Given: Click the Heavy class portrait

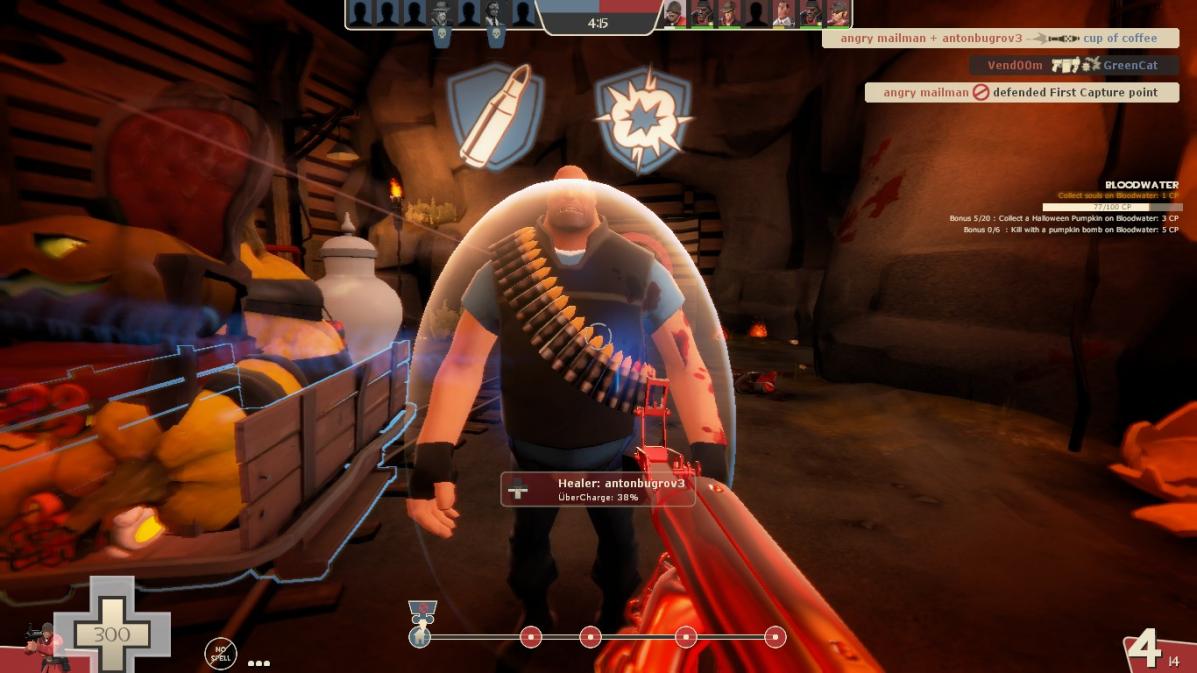Looking at the screenshot, I should (40, 644).
